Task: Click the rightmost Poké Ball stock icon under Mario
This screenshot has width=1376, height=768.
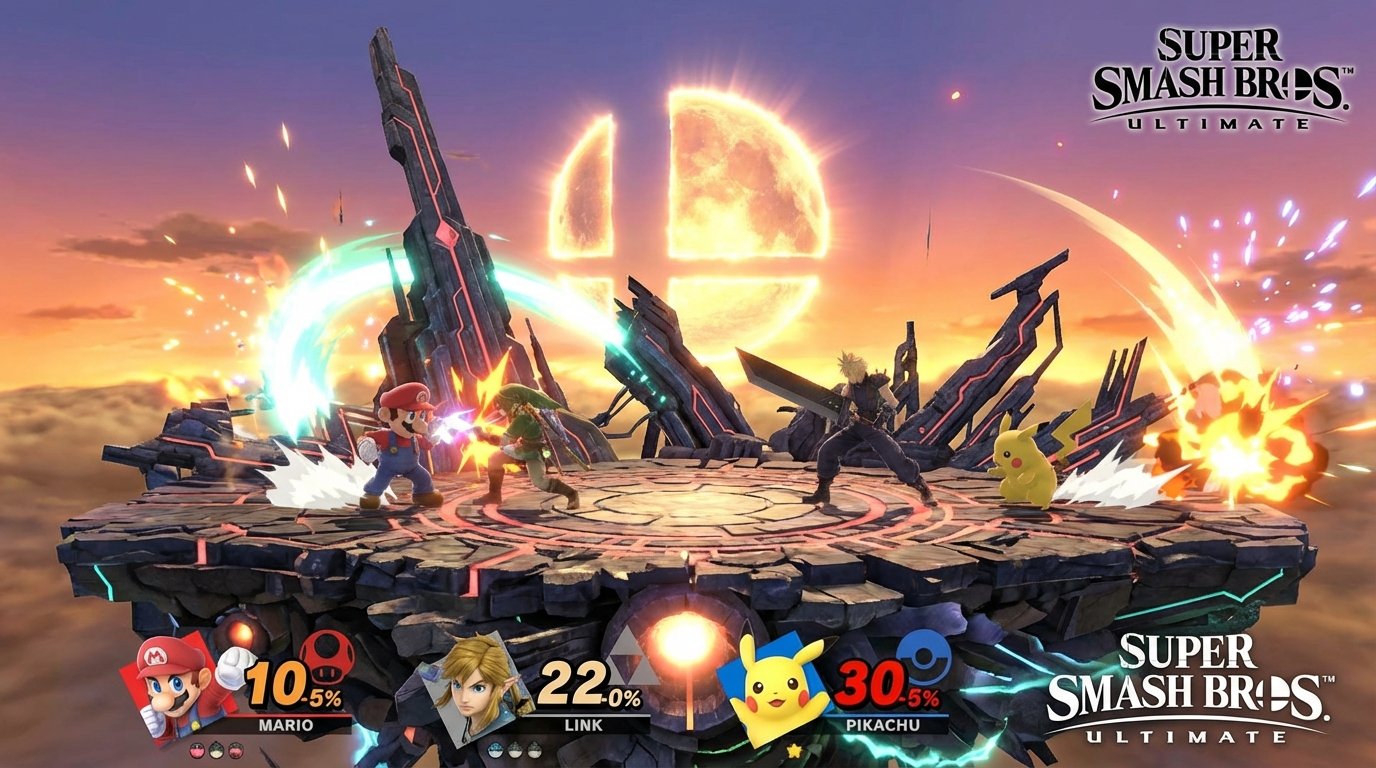Action: point(234,749)
